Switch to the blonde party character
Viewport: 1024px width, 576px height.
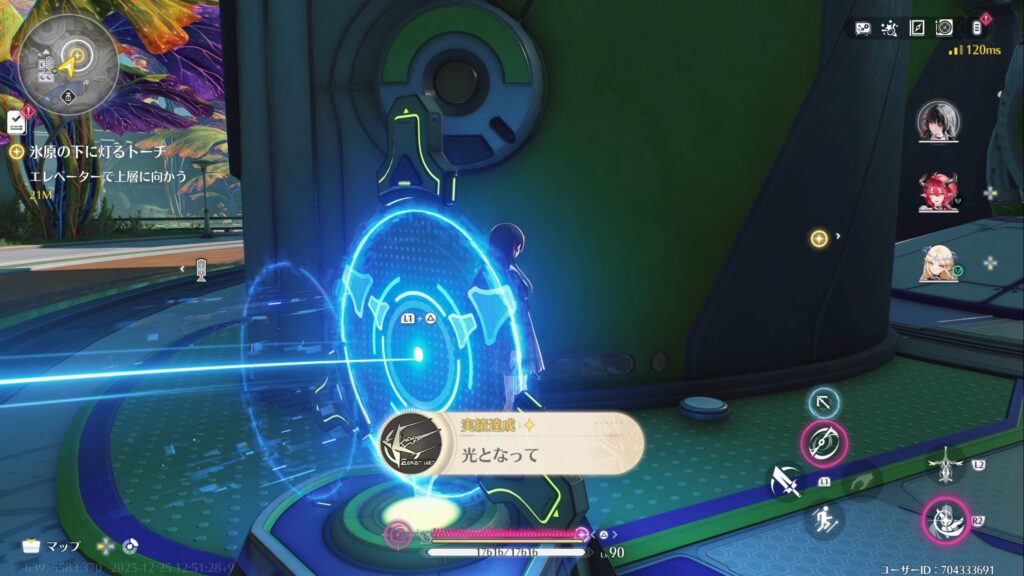click(x=938, y=262)
